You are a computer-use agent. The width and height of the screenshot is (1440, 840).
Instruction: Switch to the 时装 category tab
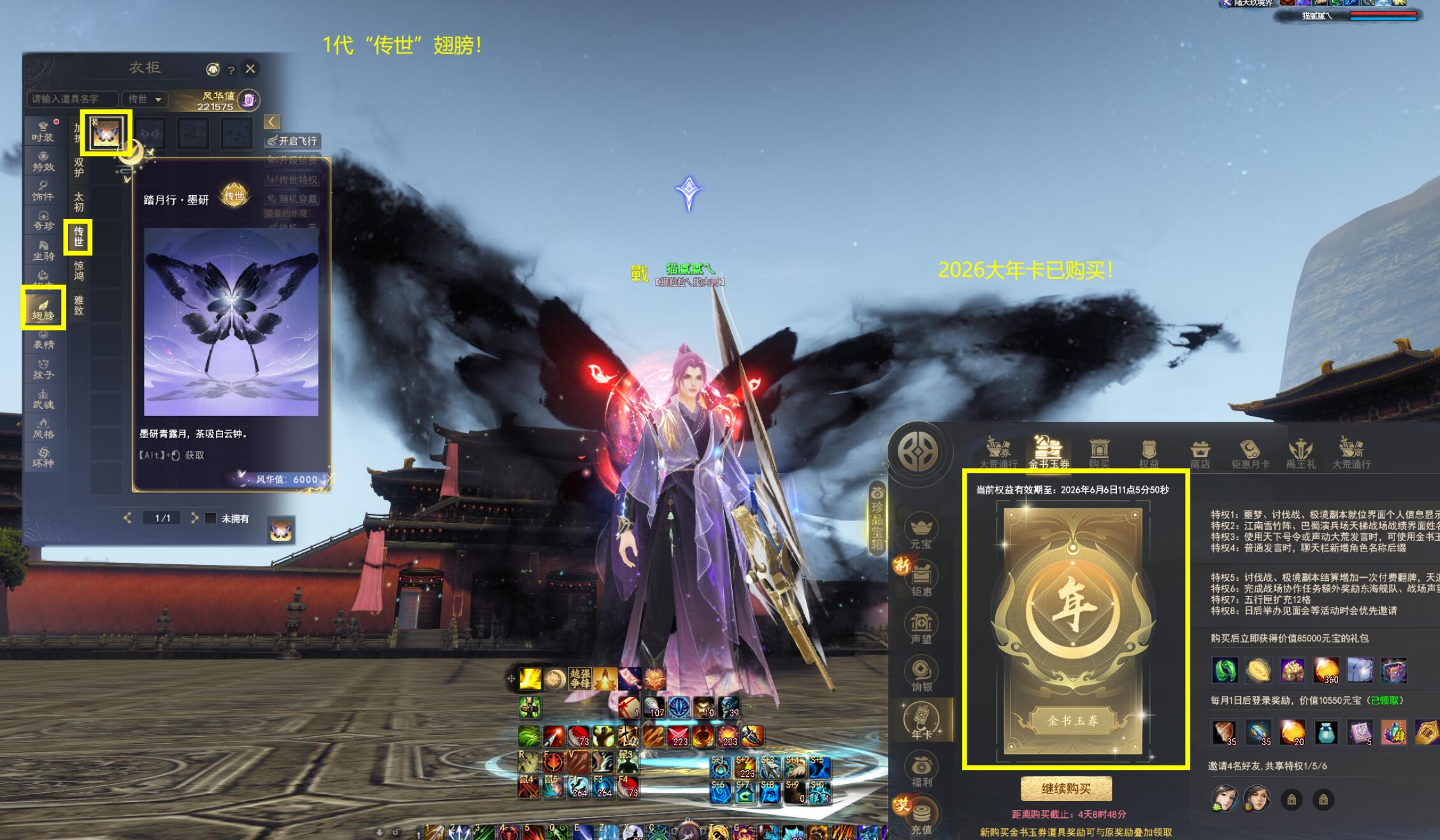click(43, 131)
